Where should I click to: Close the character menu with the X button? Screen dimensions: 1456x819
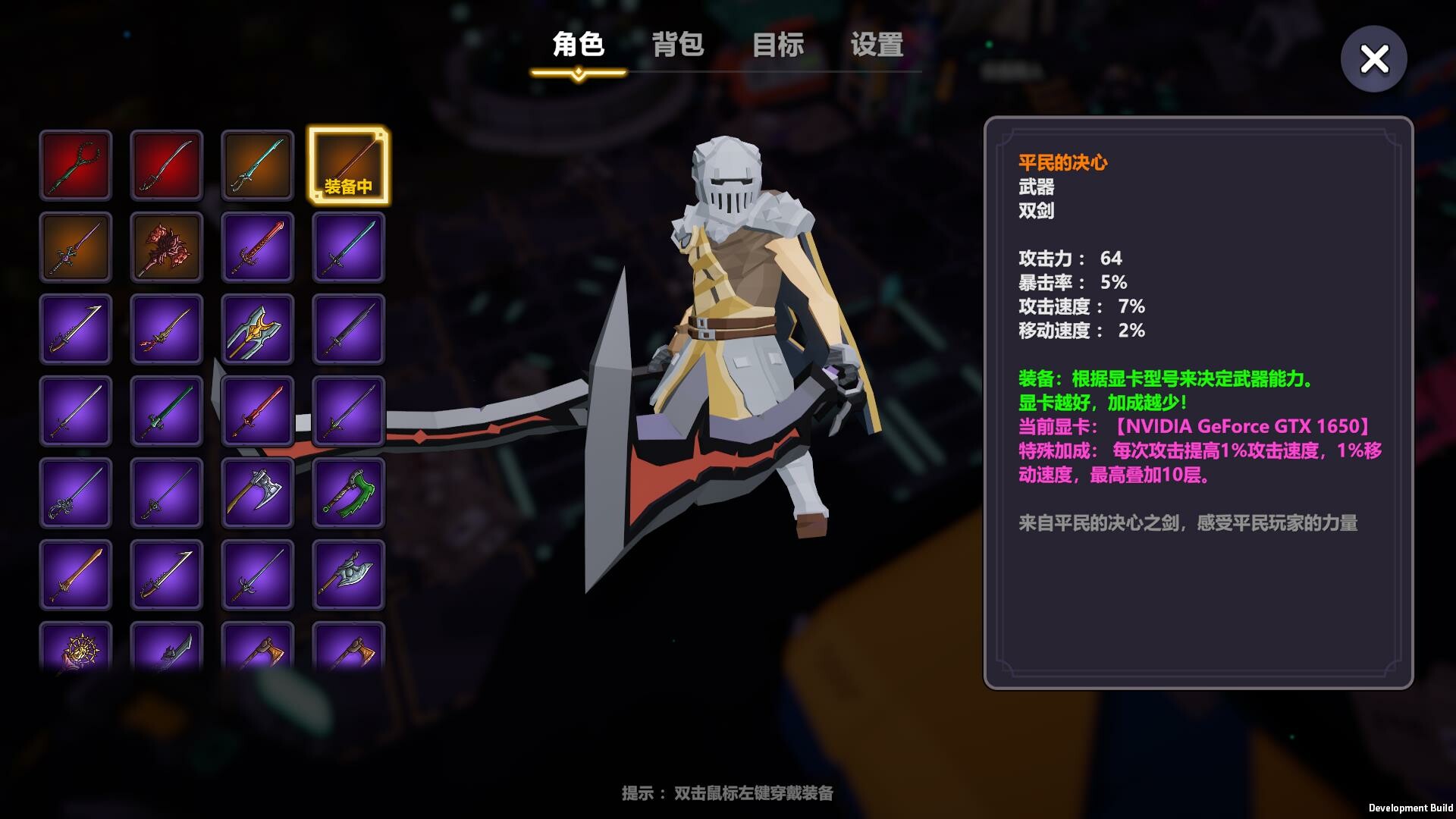pyautogui.click(x=1373, y=59)
